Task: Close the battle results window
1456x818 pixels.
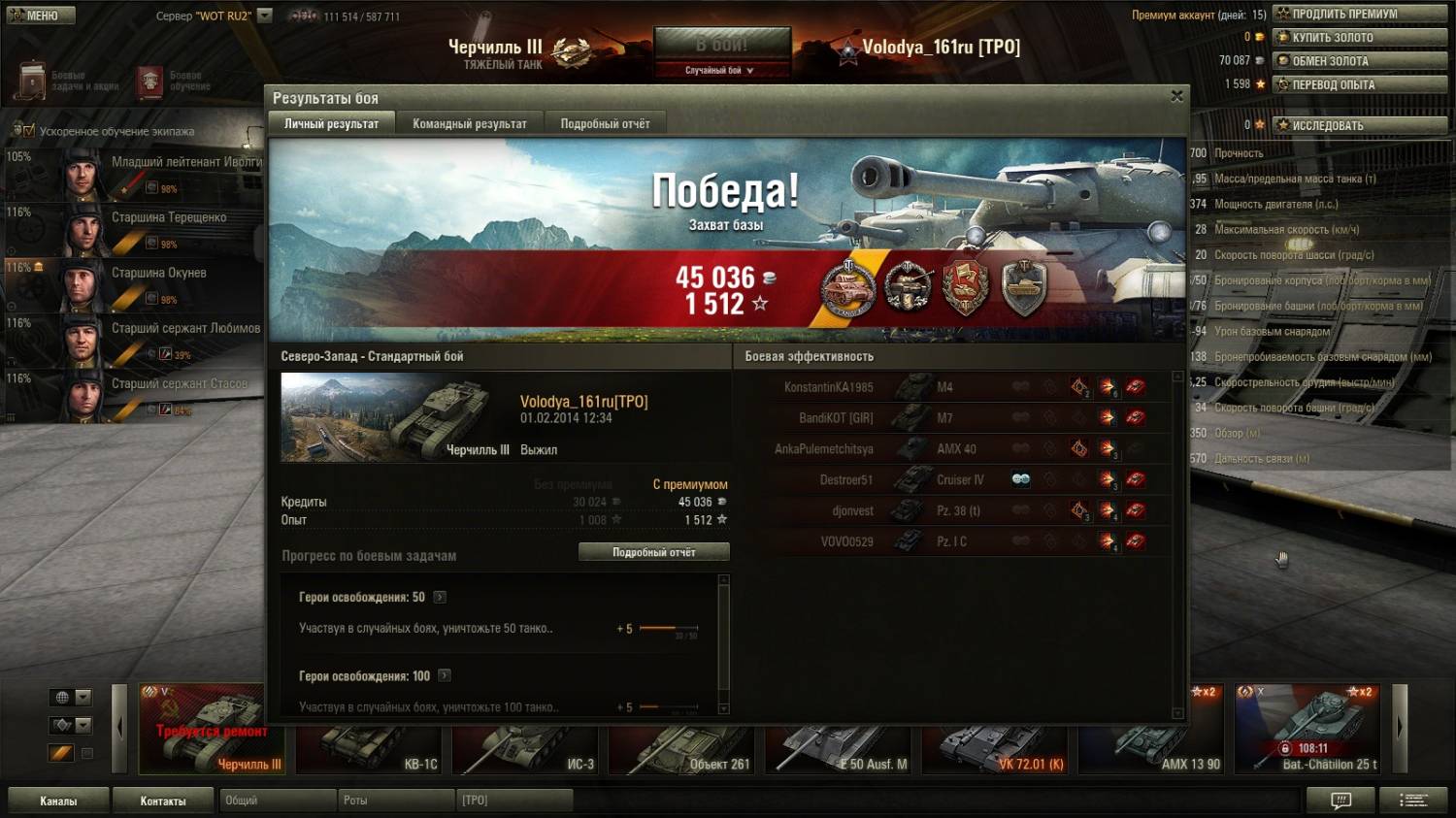Action: (x=1176, y=96)
